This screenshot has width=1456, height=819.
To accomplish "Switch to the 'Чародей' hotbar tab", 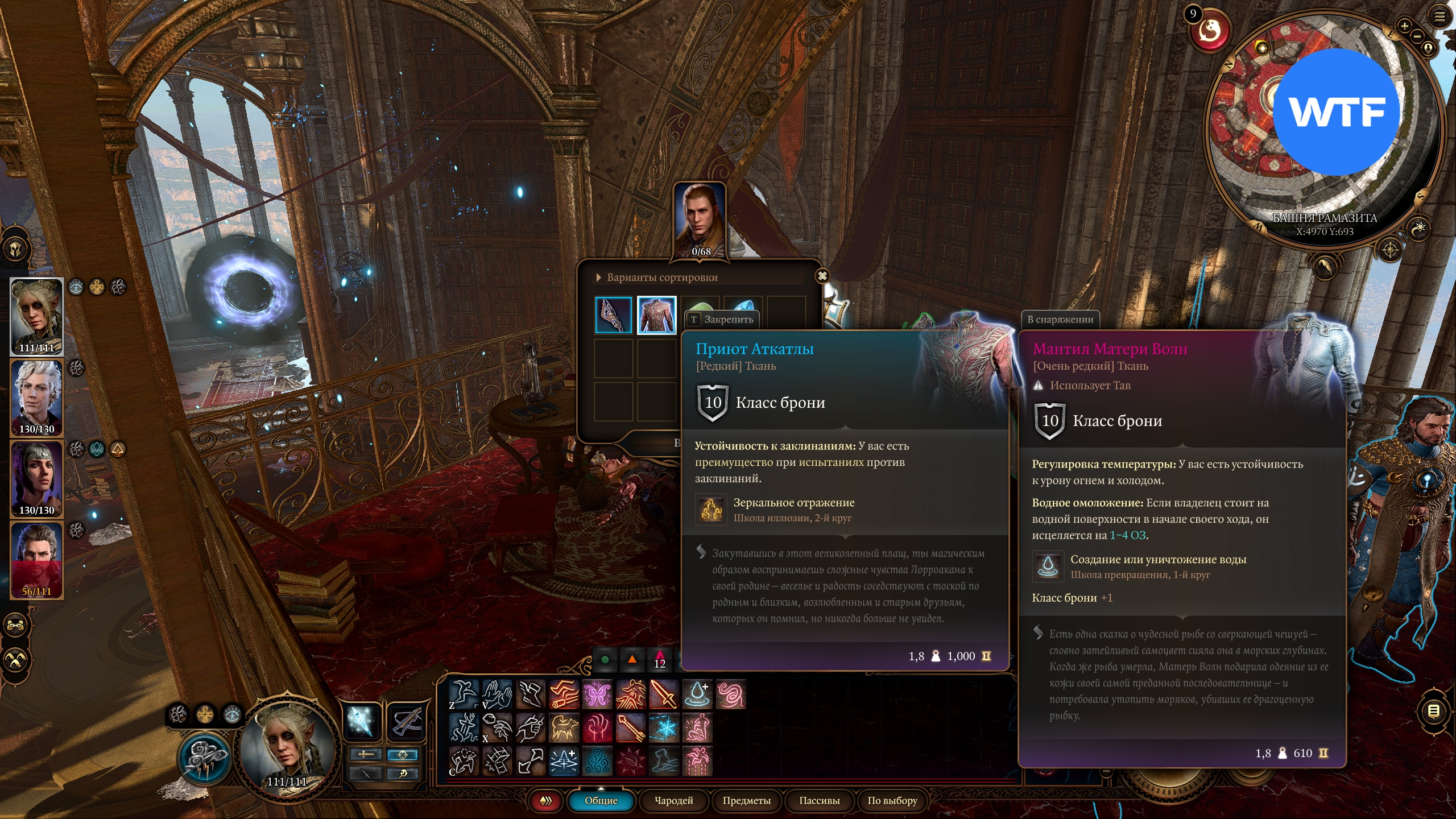I will point(674,801).
